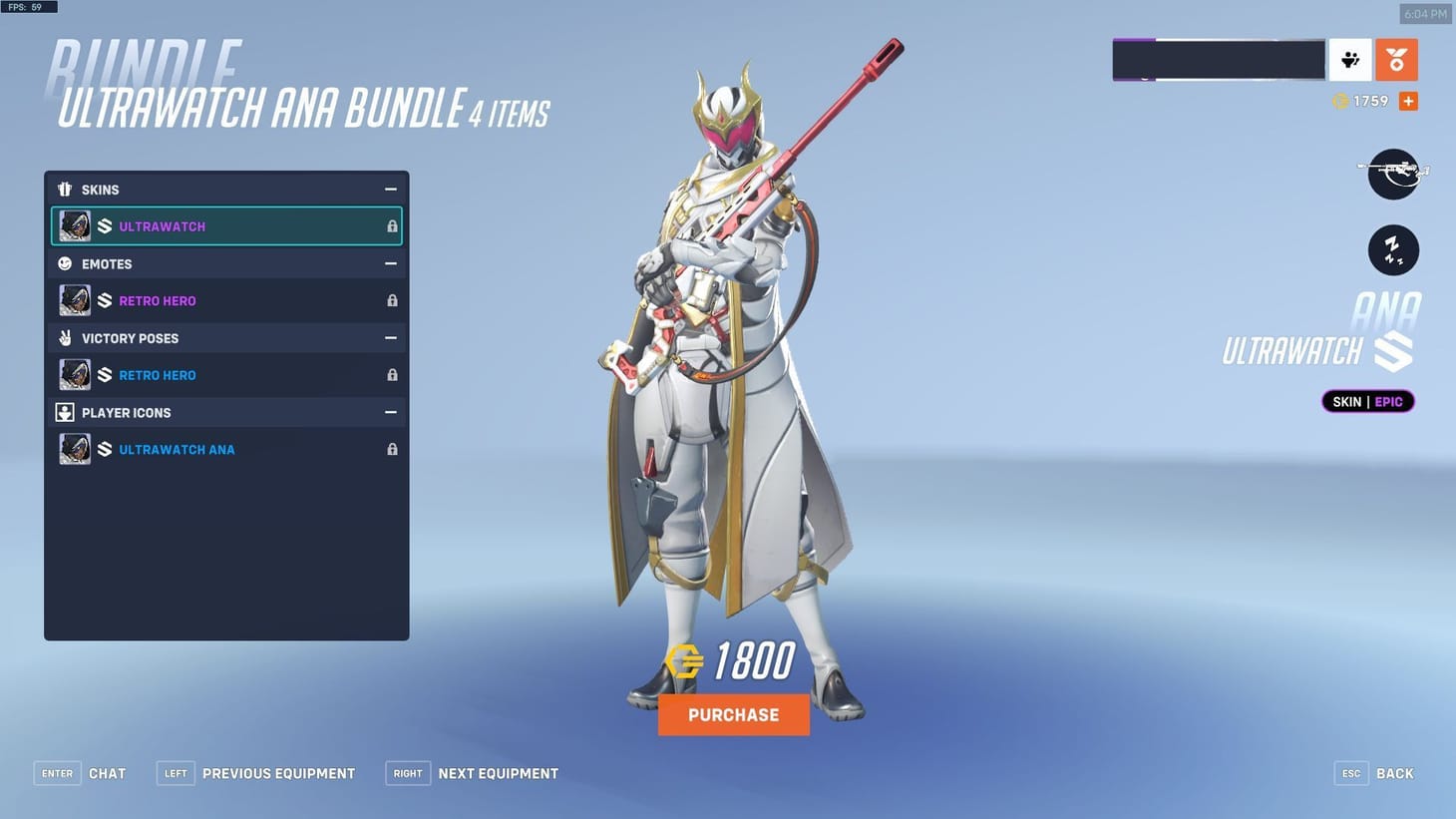Click the emote face icon beside EMOTES
Viewport: 1456px width, 819px height.
[x=65, y=263]
